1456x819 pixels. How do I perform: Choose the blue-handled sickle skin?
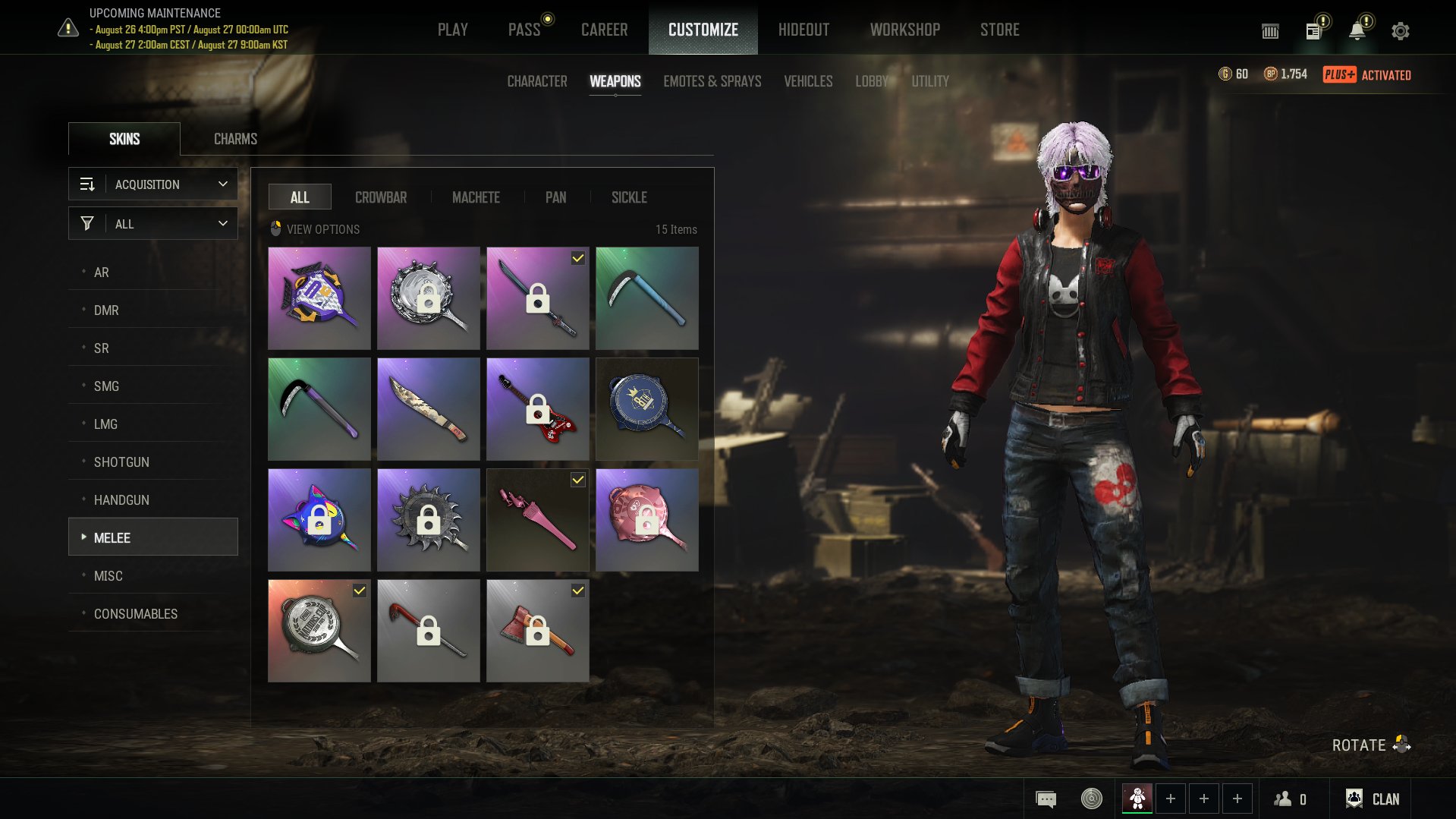click(646, 298)
